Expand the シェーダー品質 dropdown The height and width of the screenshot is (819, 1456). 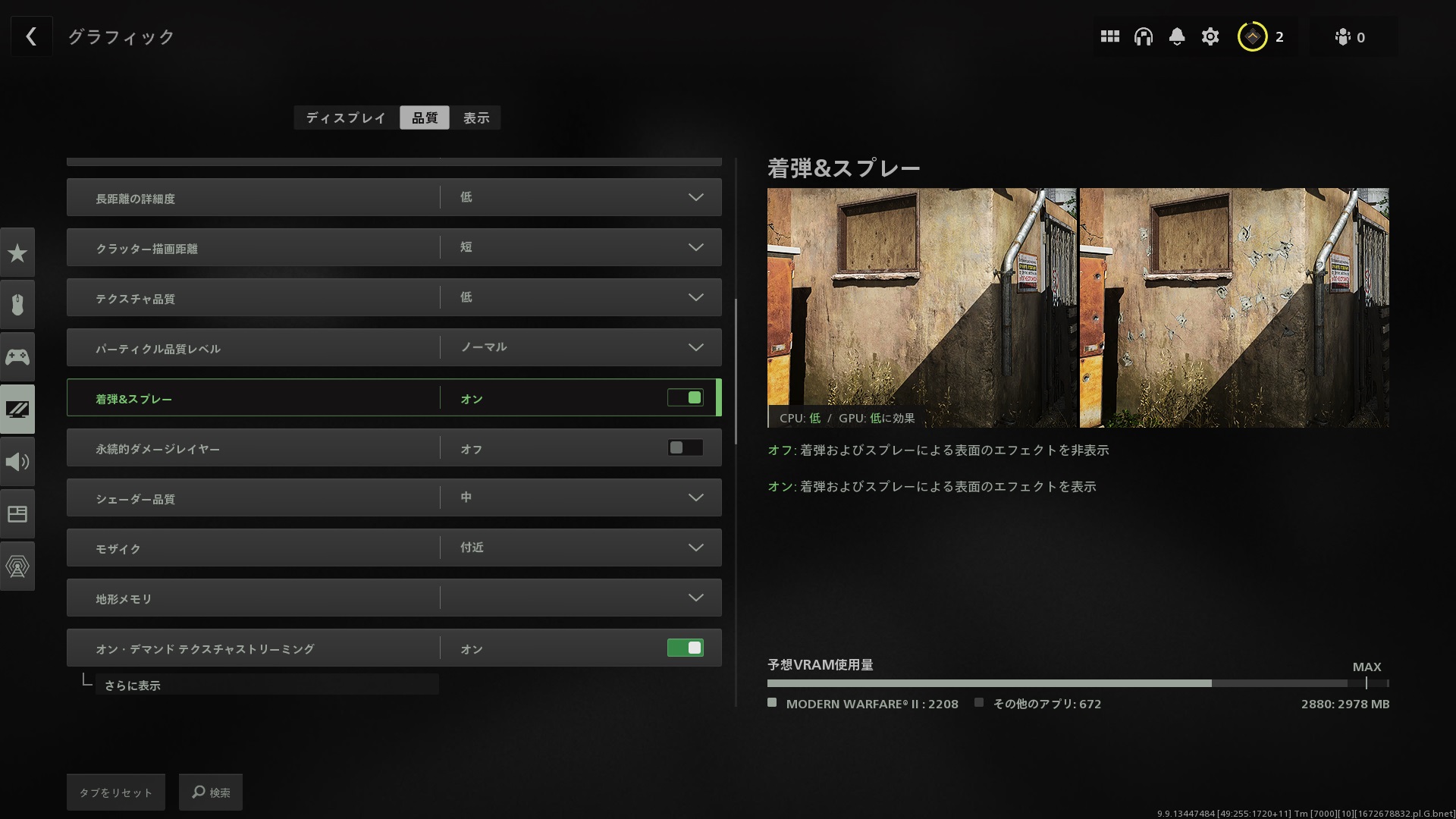coord(695,497)
